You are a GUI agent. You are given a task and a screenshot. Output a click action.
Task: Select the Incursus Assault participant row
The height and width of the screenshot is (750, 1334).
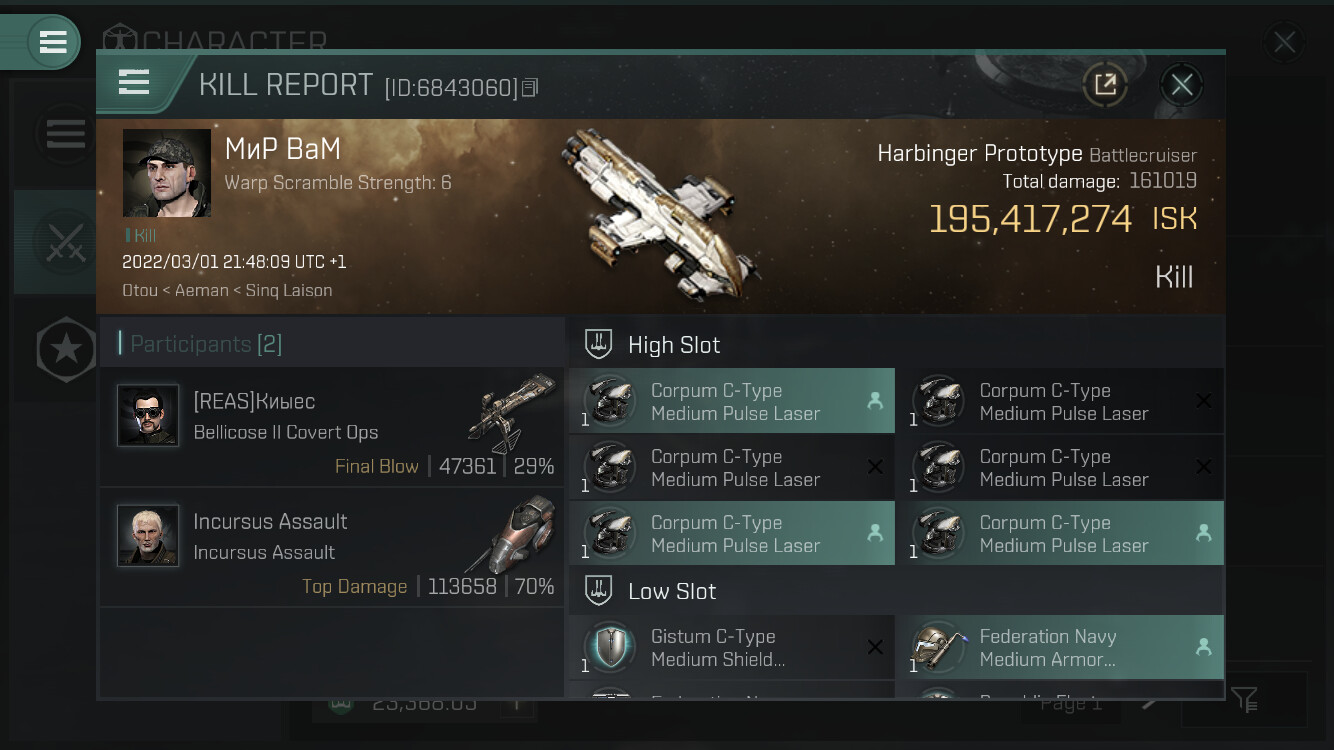click(332, 548)
